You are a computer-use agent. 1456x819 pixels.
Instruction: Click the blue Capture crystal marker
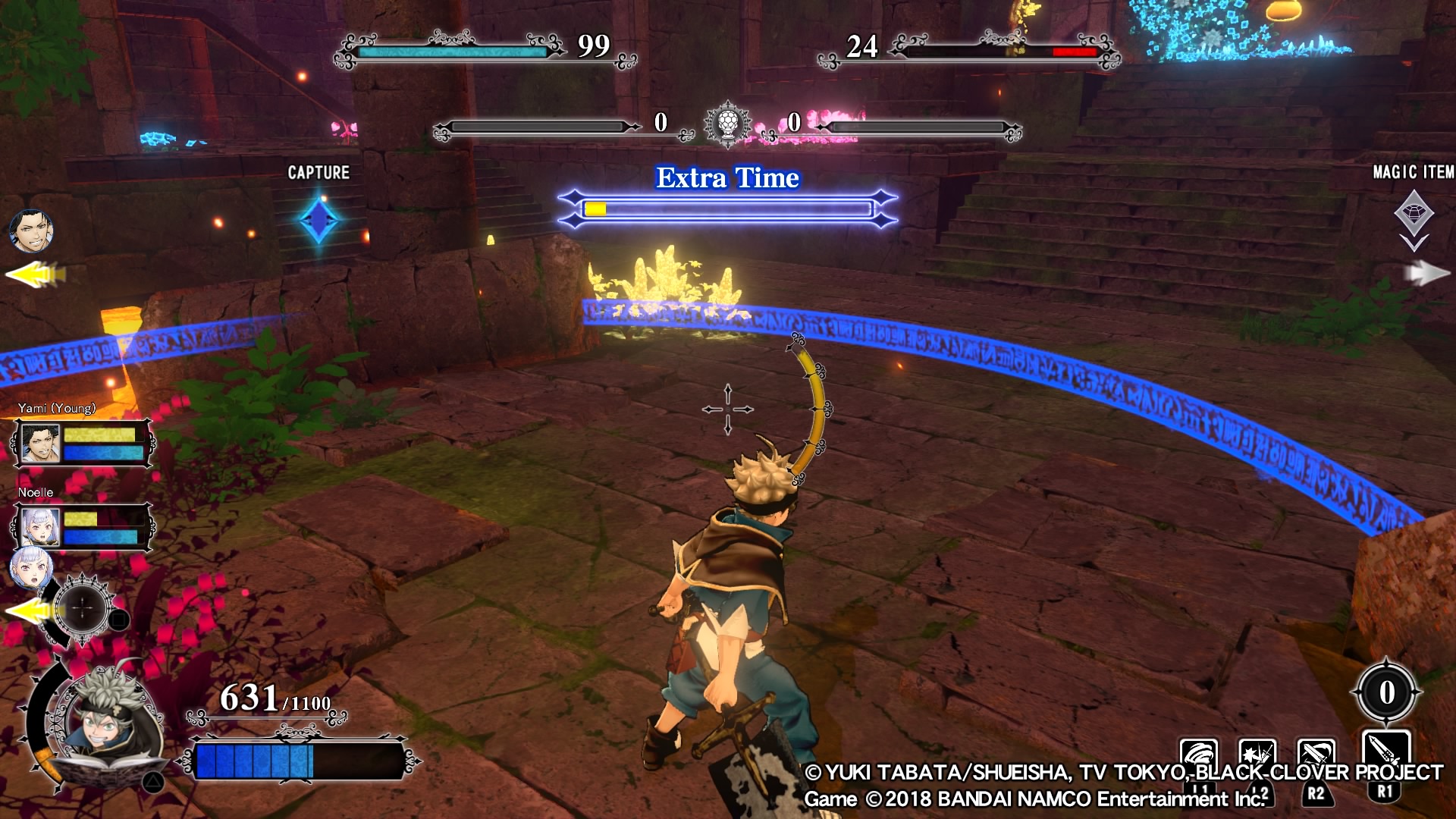coord(318,220)
